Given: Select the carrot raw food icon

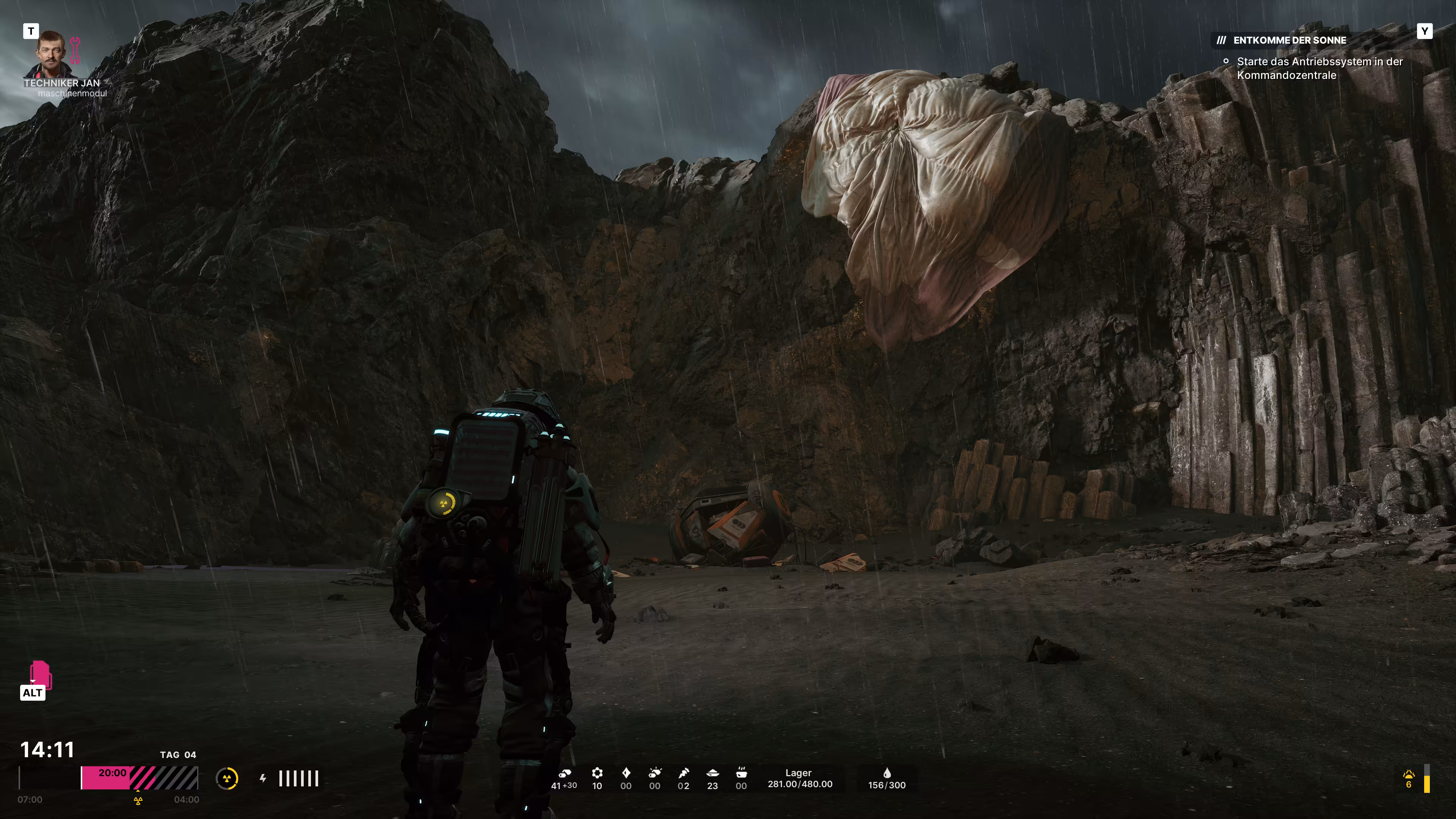Looking at the screenshot, I should pos(684,773).
